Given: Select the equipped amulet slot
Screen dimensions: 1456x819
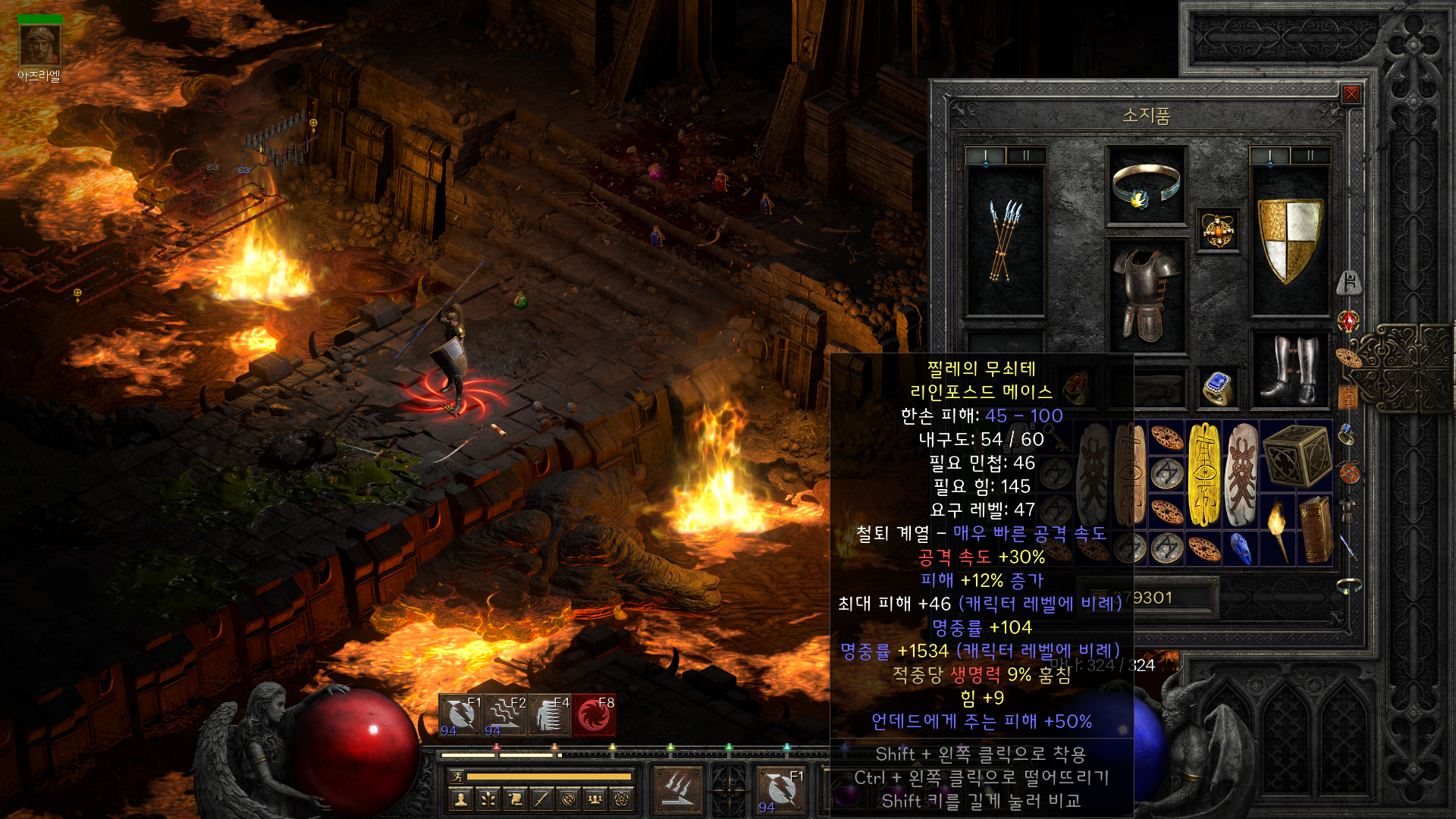Looking at the screenshot, I should [1218, 230].
